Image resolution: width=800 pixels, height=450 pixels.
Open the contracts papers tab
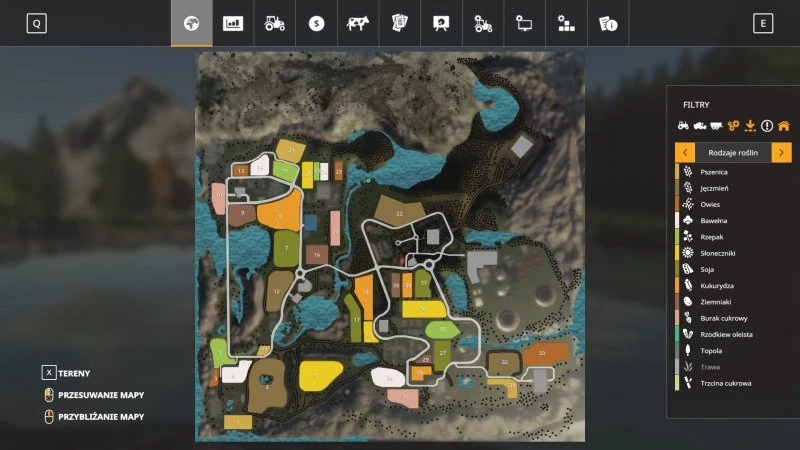(399, 24)
